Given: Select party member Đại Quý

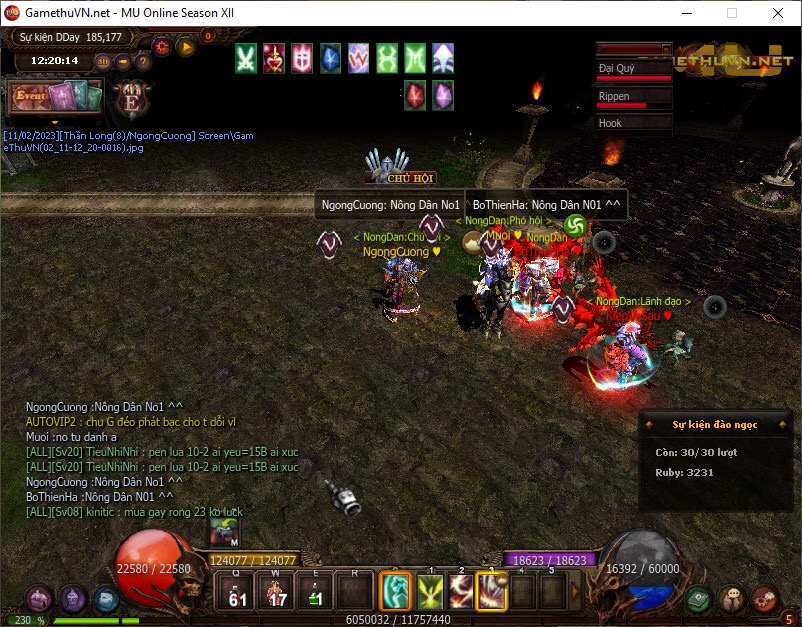Looking at the screenshot, I should pos(634,70).
